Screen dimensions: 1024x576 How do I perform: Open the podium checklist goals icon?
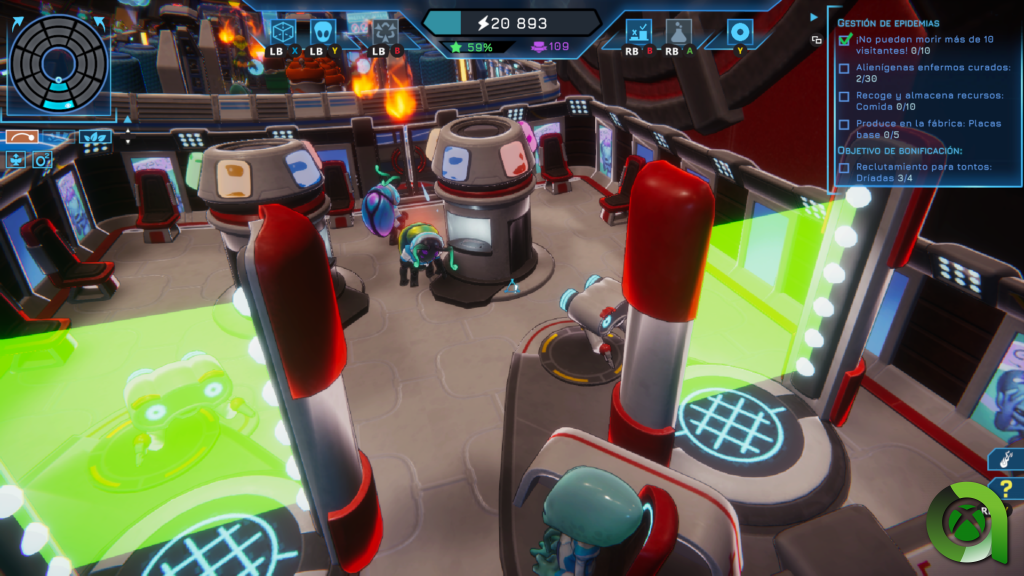639,32
